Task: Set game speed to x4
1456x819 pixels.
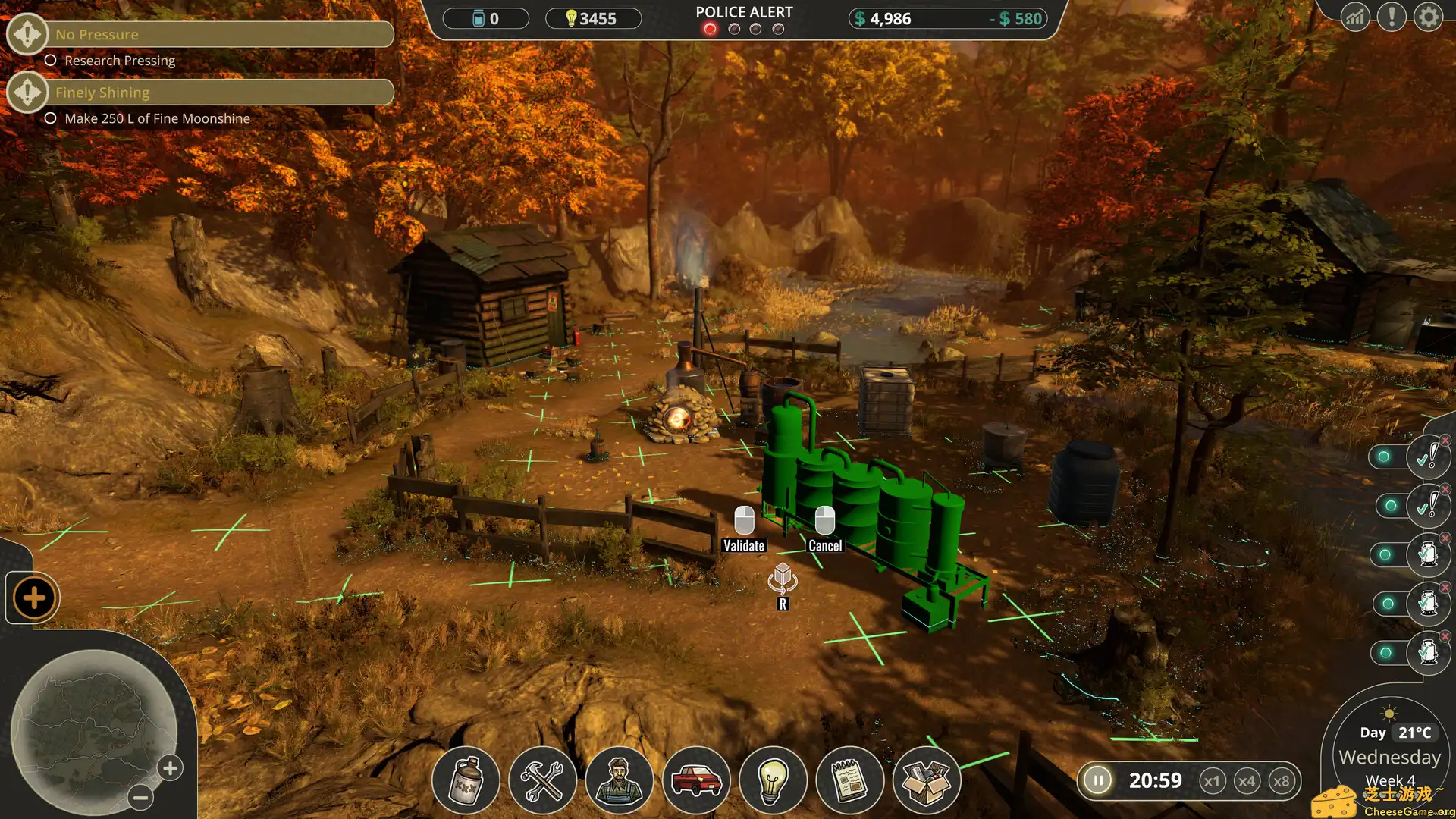Action: tap(1247, 781)
